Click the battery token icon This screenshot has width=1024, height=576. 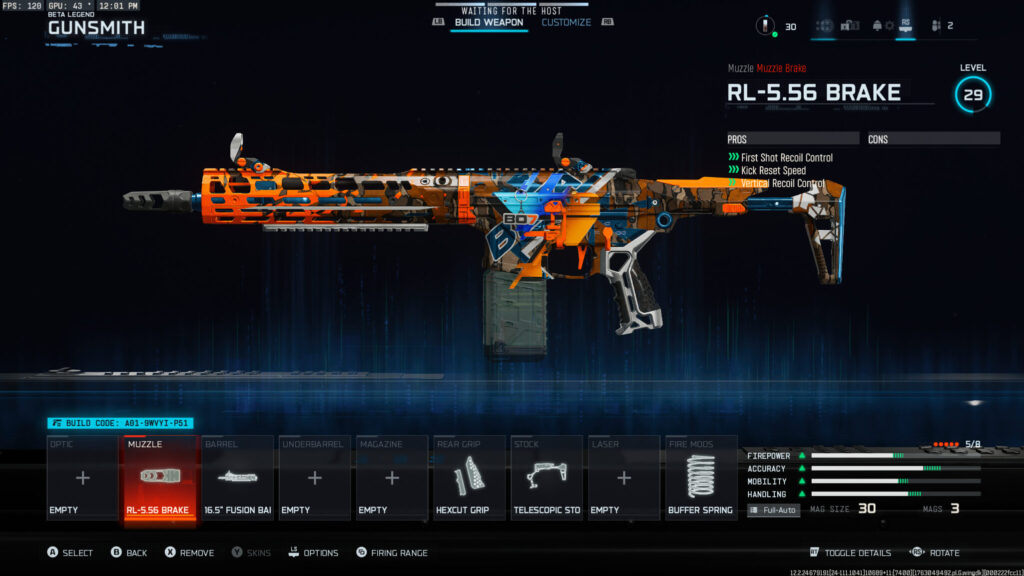(x=768, y=26)
